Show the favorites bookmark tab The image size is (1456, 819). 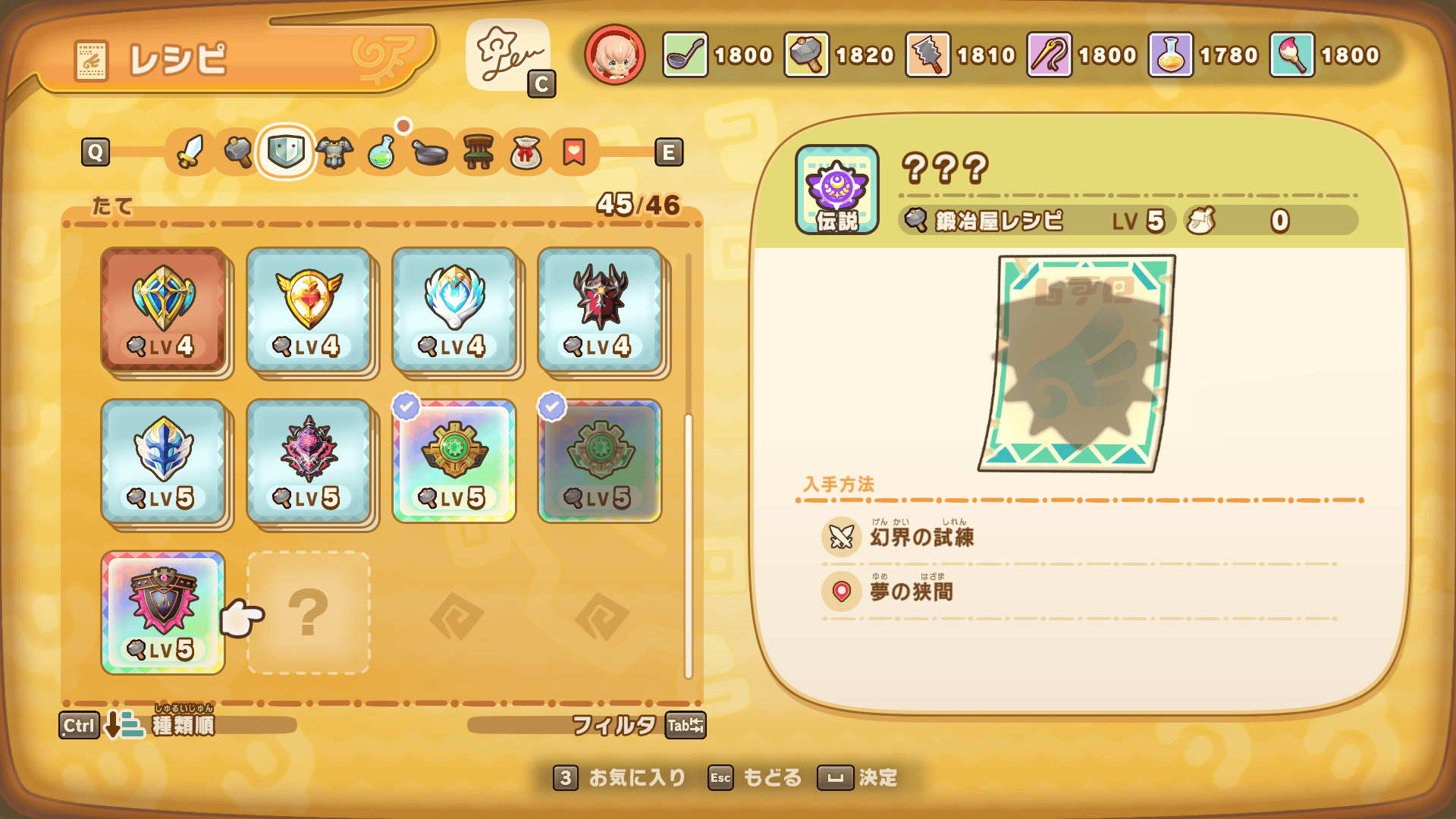574,152
